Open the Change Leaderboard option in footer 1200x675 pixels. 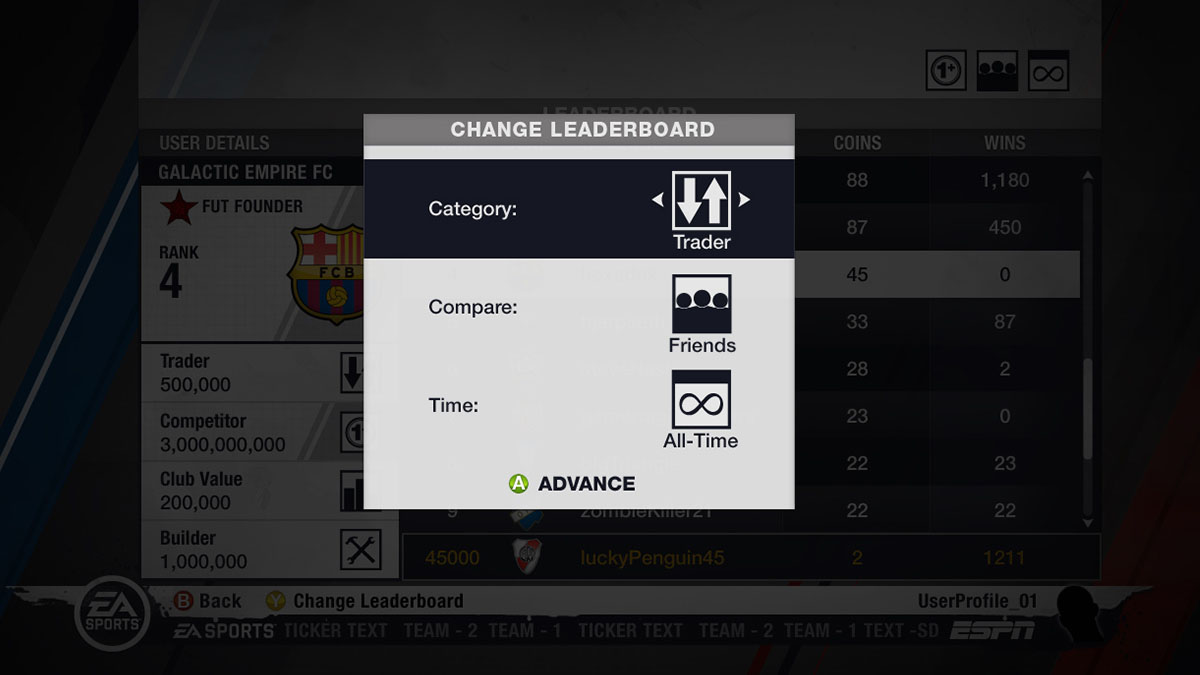click(365, 601)
